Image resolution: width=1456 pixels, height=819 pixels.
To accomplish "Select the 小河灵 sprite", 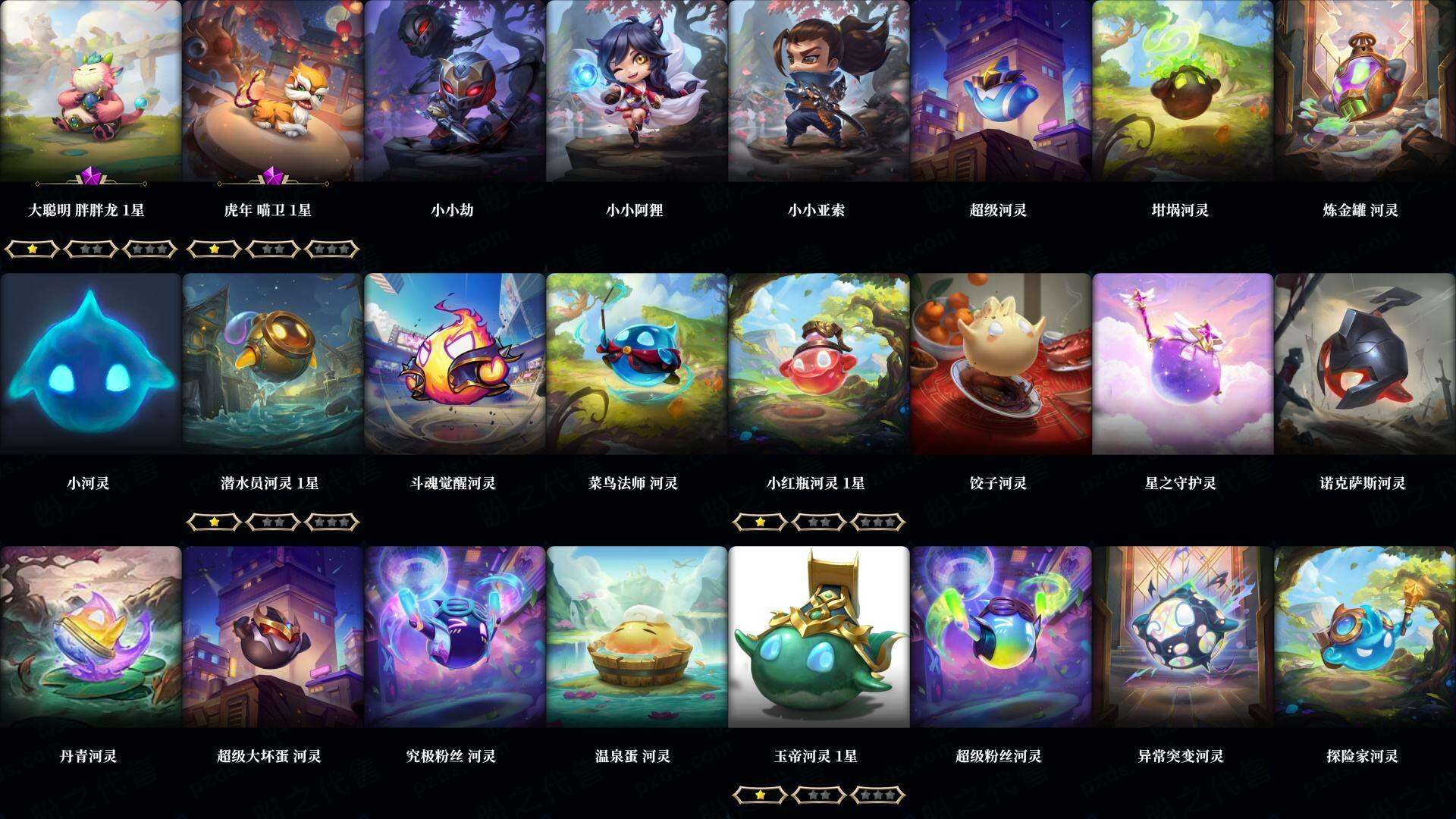I will 91,364.
